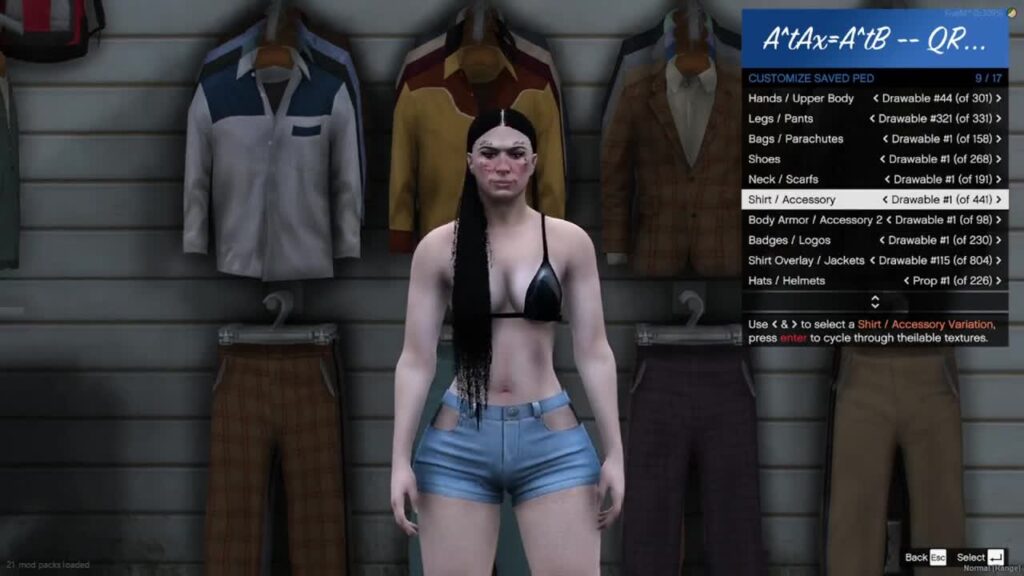1024x576 pixels.
Task: Choose the Legs / Pants entry
Action: point(874,119)
